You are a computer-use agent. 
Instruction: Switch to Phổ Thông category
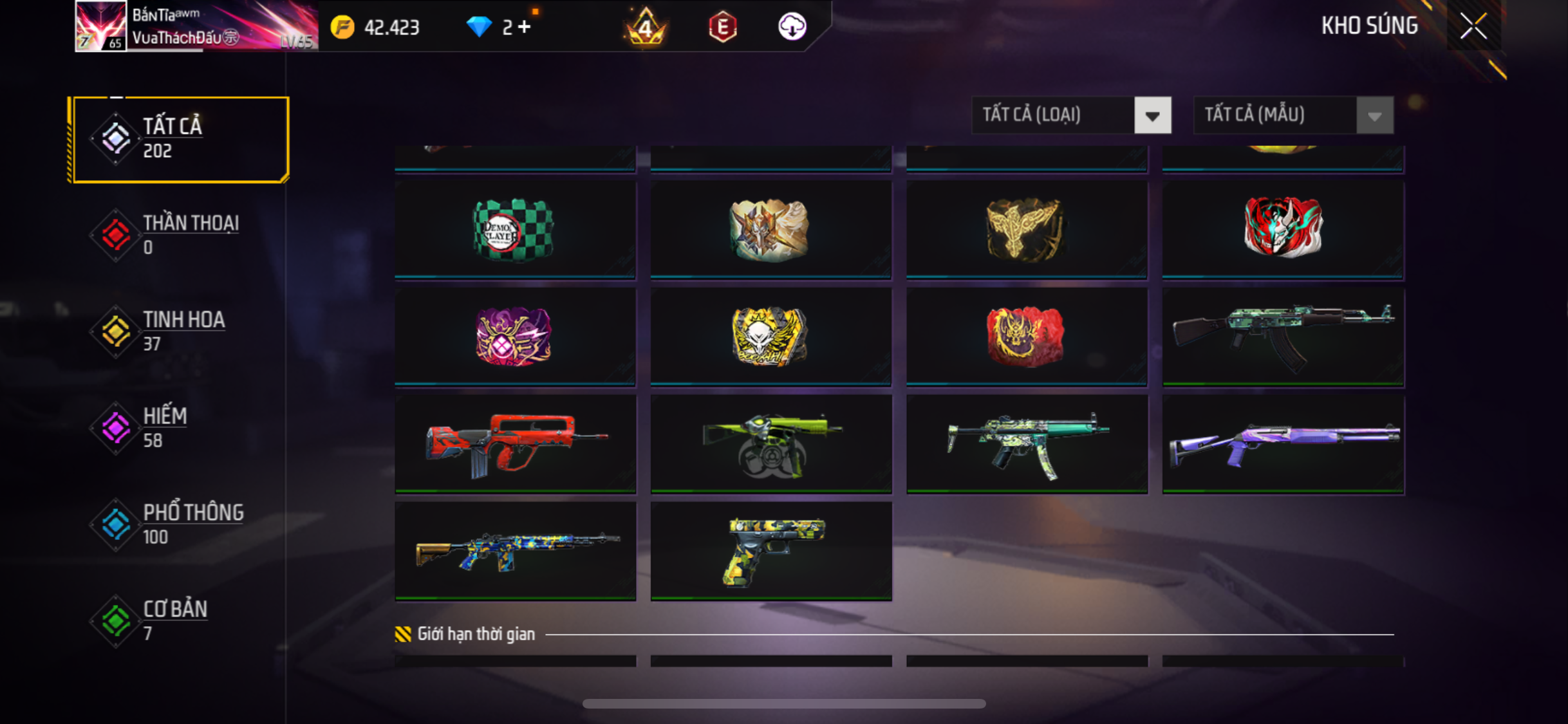click(180, 524)
